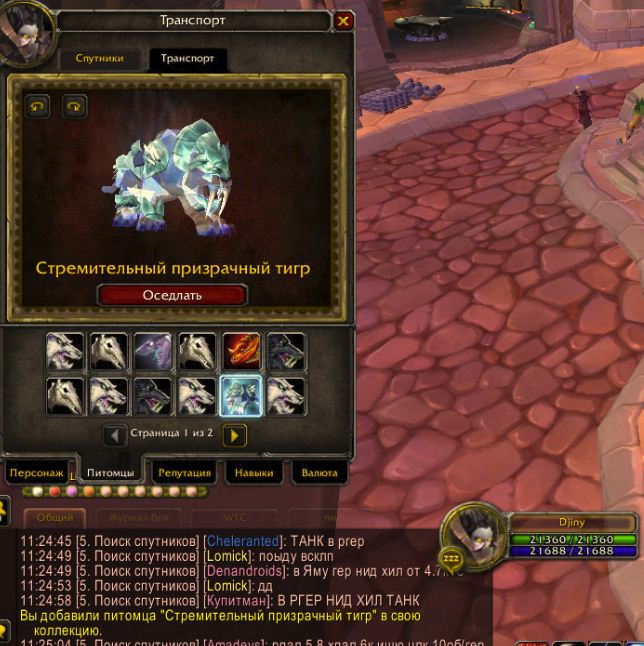The height and width of the screenshot is (646, 644).
Task: Select the Общий chat tab
Action: pos(55,518)
